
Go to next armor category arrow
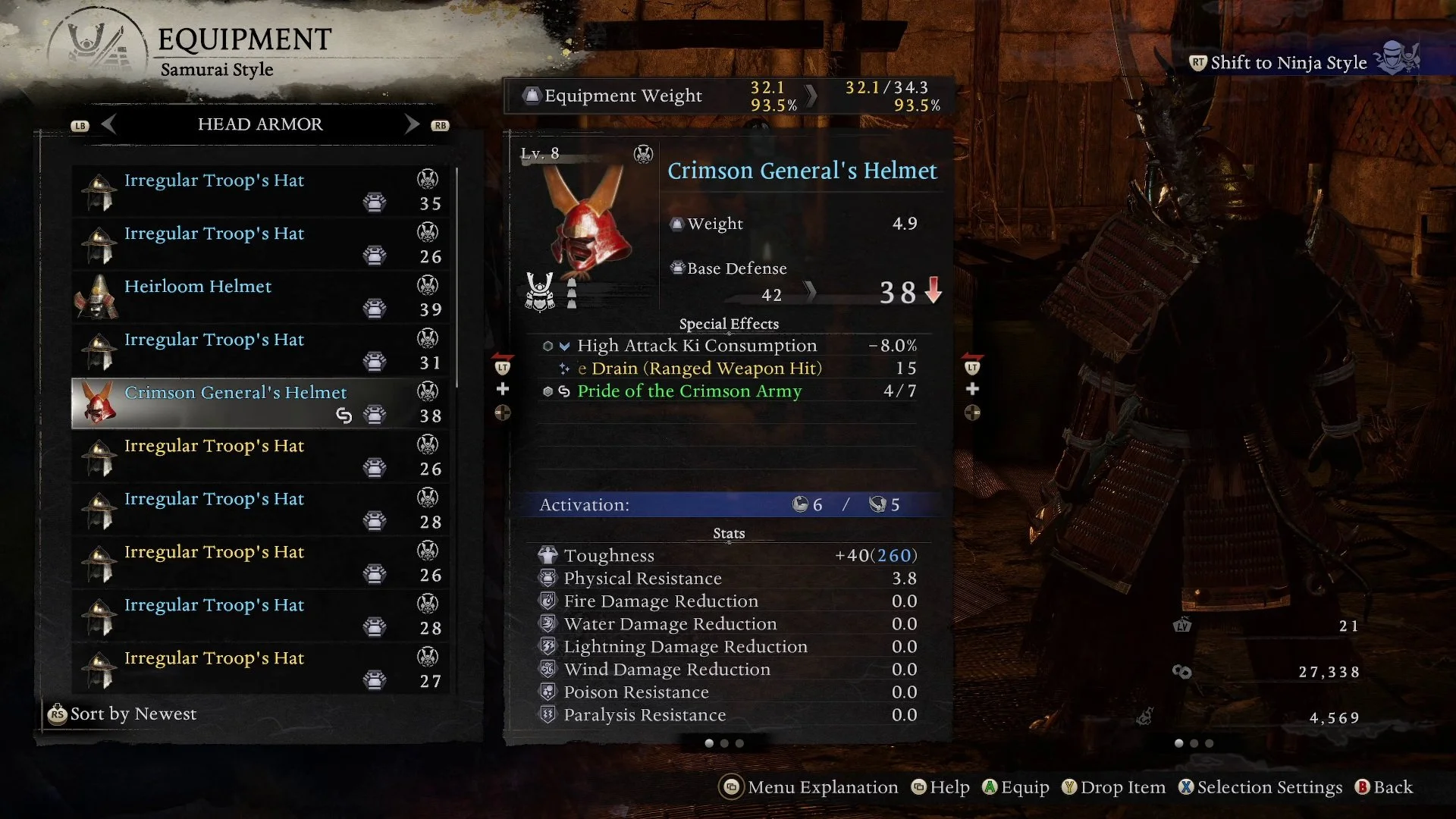pyautogui.click(x=412, y=124)
